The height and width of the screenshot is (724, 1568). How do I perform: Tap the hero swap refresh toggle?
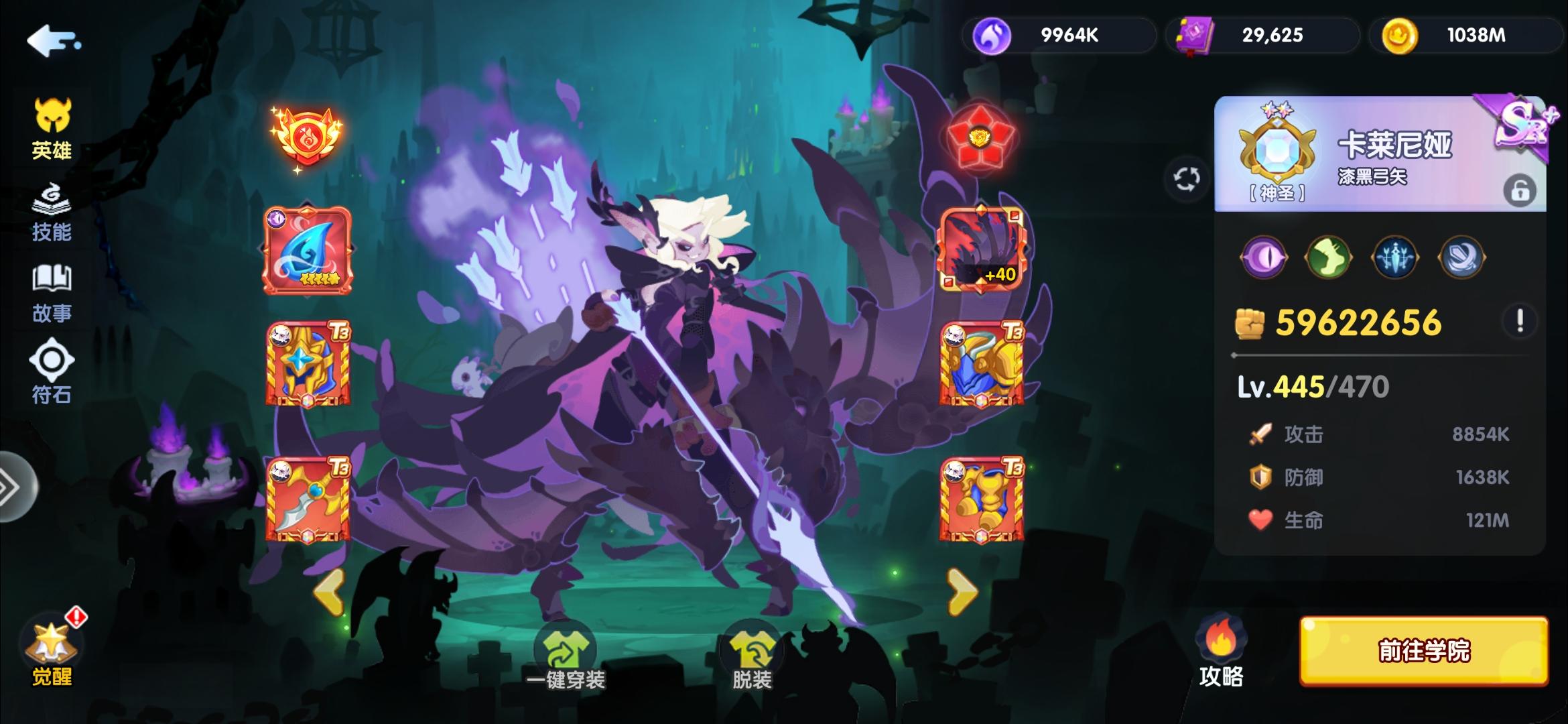pyautogui.click(x=1186, y=176)
